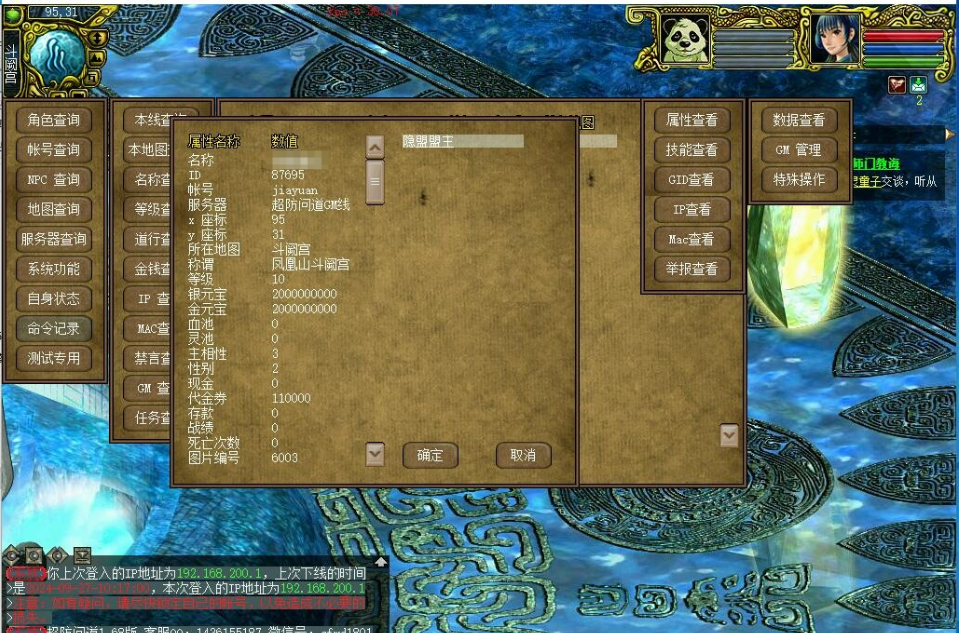The width and height of the screenshot is (959, 633).
Task: Open the 命令记录 command log
Action: click(54, 328)
